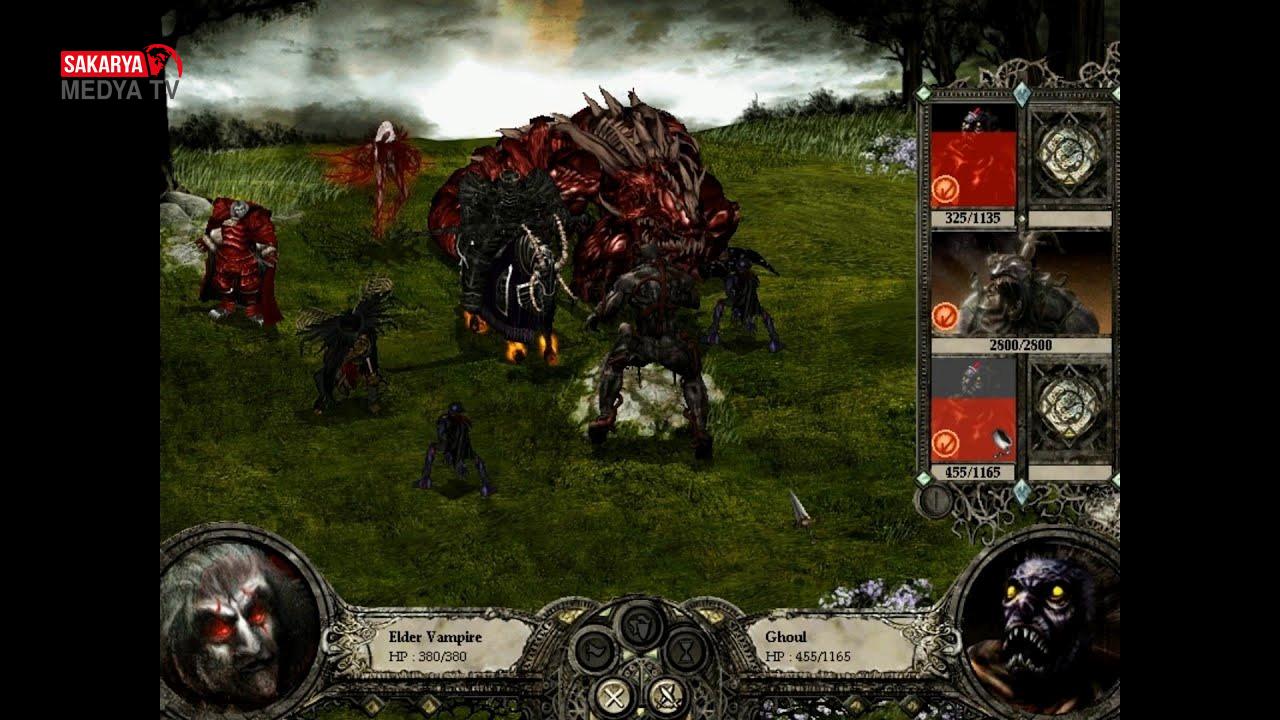Target the unit with 455/1165 HP
The image size is (1280, 720).
pyautogui.click(x=973, y=410)
